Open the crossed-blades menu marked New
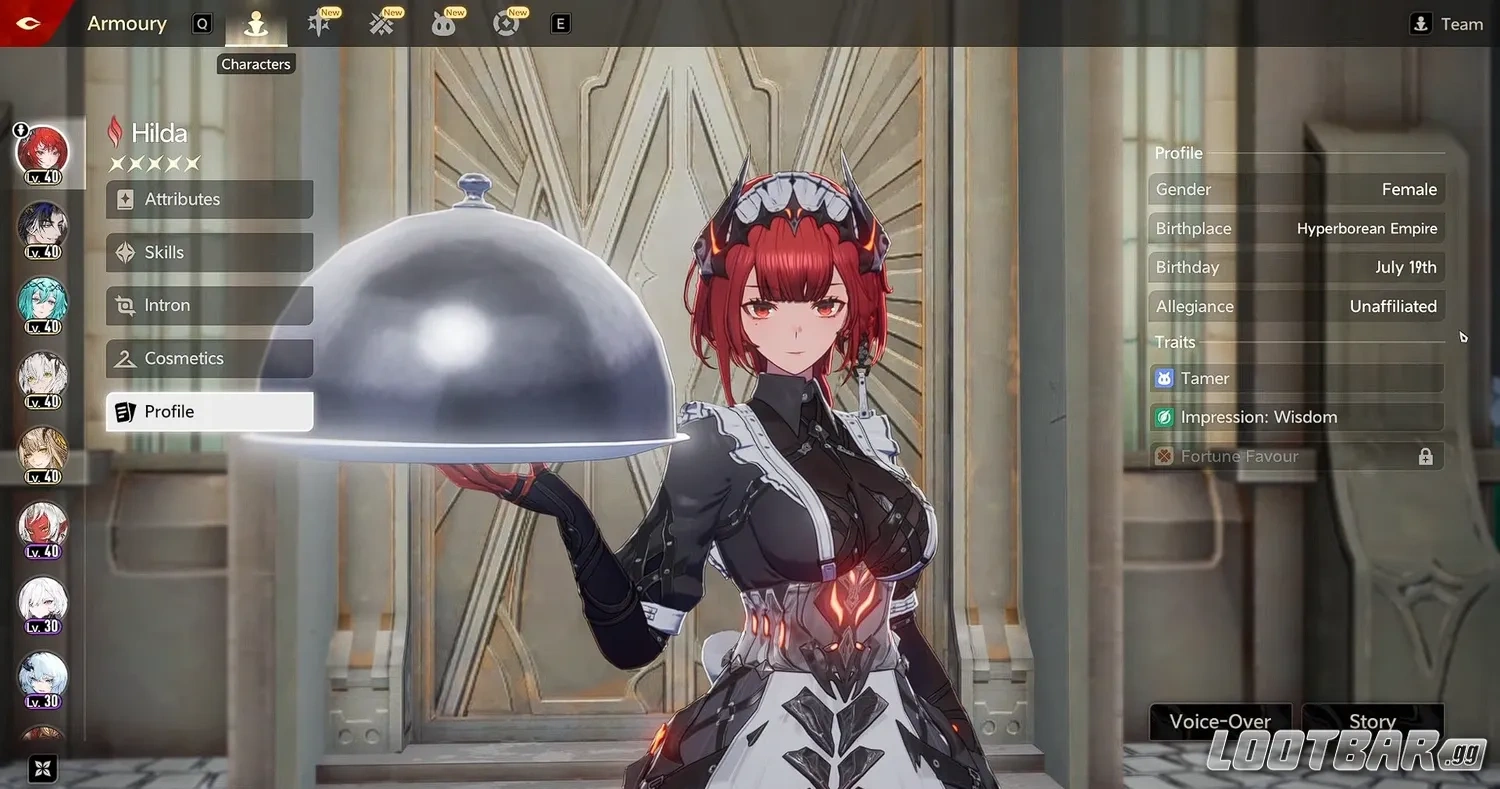The width and height of the screenshot is (1500, 789). (382, 24)
